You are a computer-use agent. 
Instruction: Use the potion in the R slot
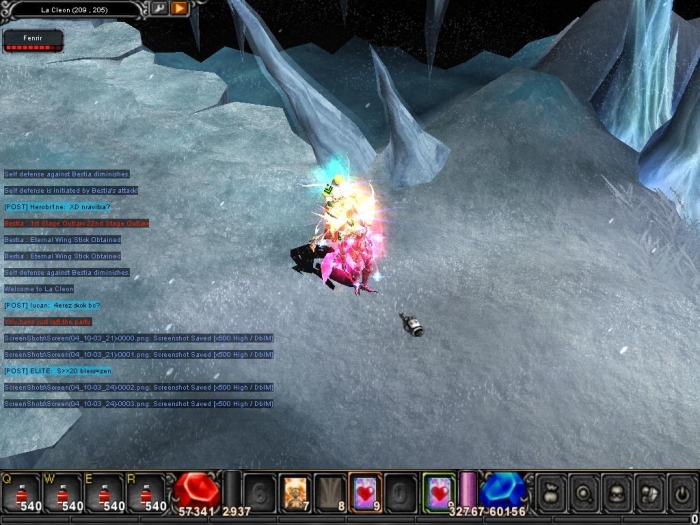[146, 493]
